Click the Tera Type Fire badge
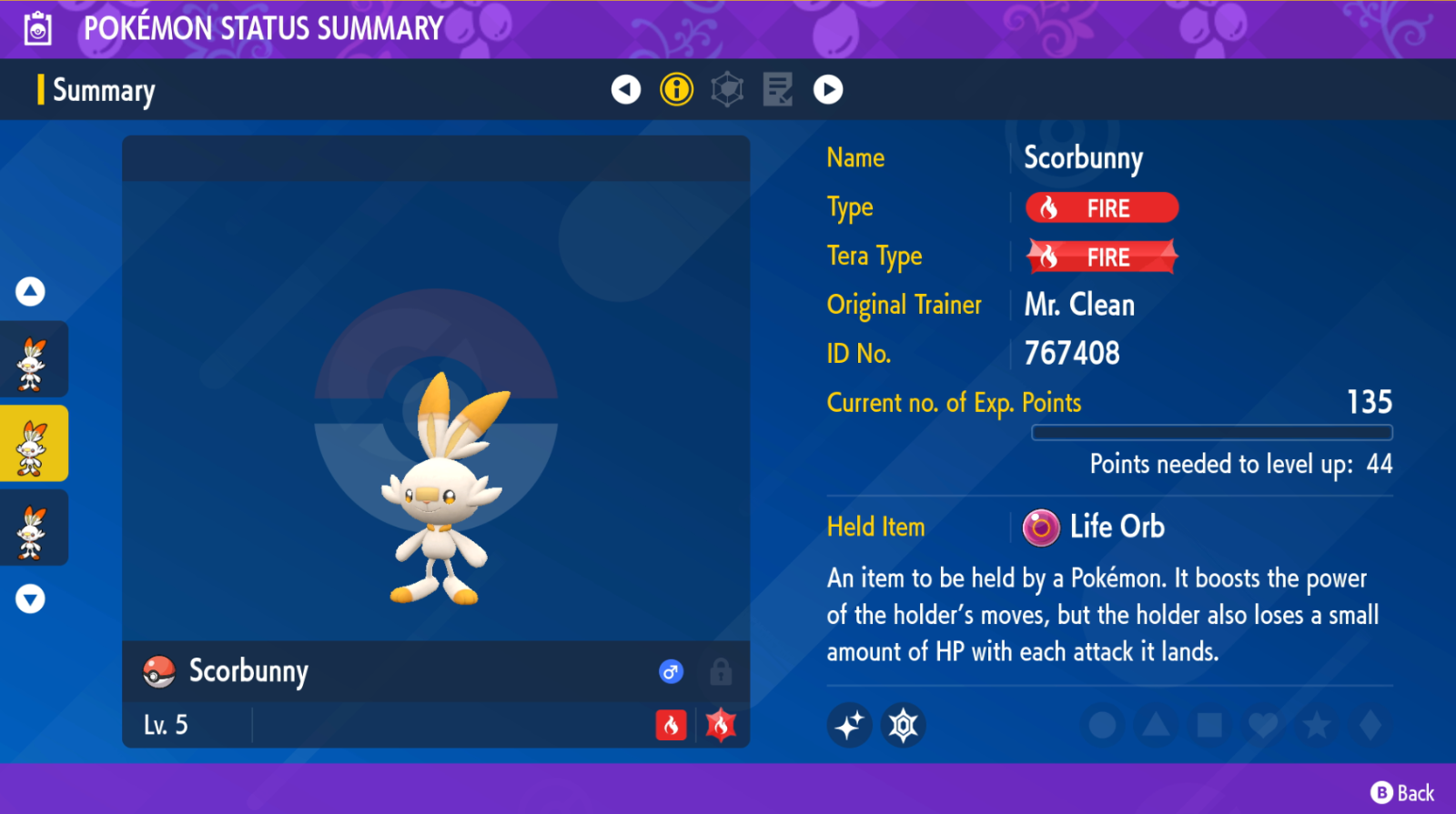Screen dimensions: 1456x814 click(1101, 256)
